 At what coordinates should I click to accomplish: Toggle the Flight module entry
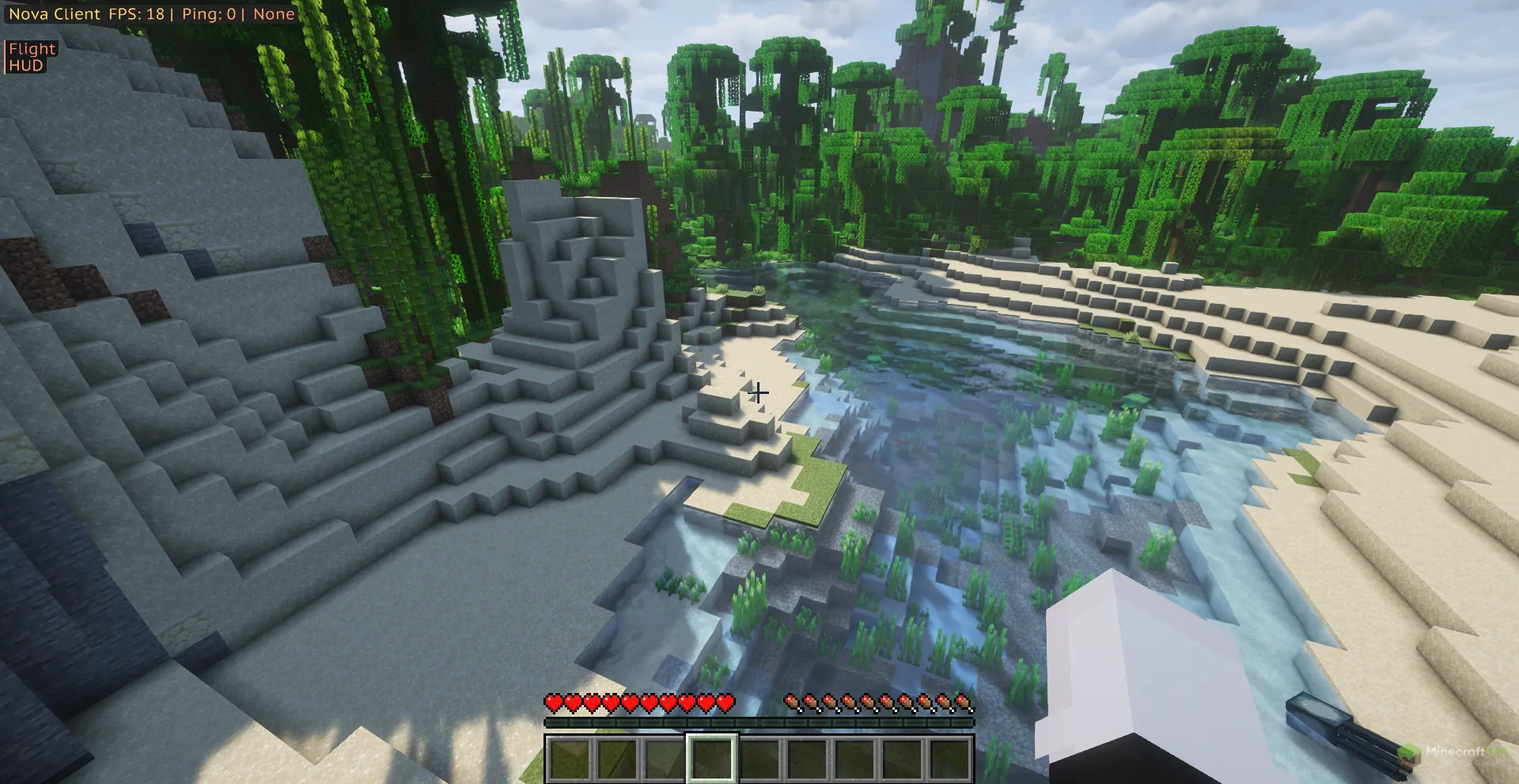point(32,48)
